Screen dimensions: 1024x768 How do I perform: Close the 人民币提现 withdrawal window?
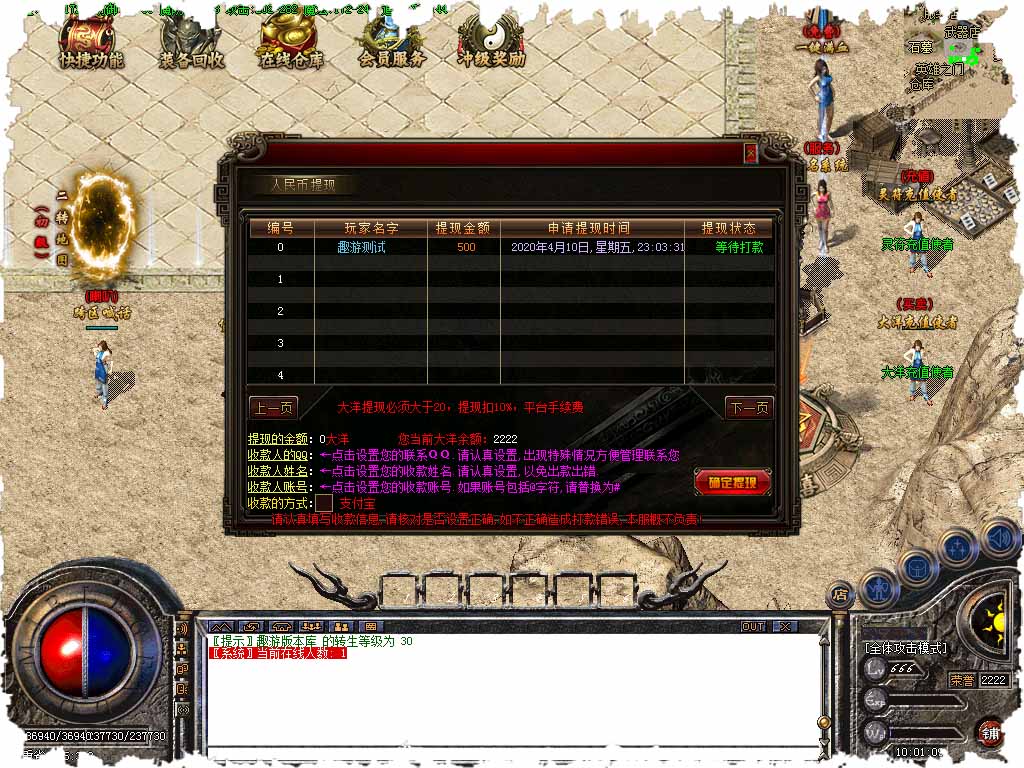click(750, 152)
